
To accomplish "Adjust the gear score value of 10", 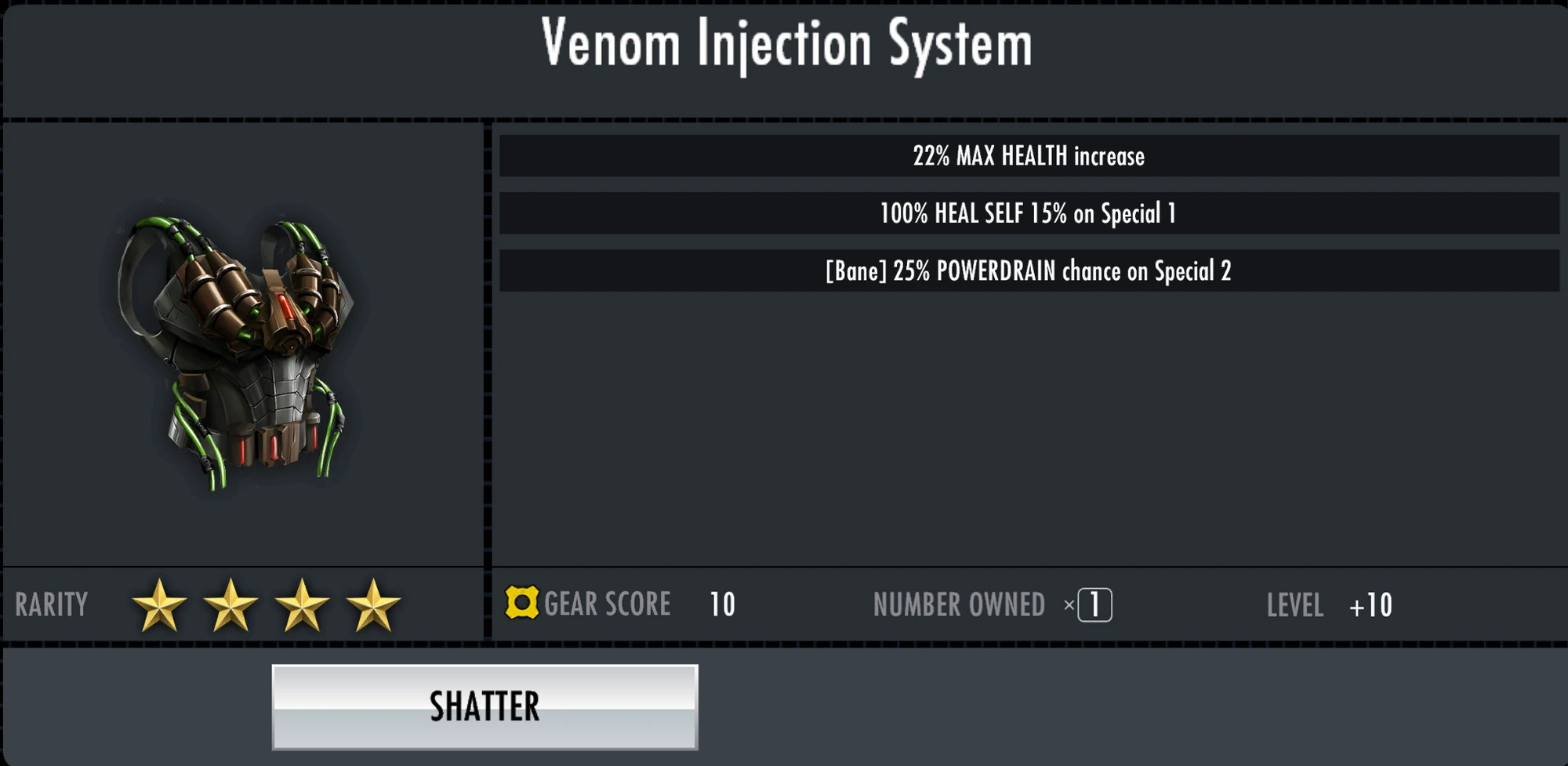I will [x=723, y=604].
